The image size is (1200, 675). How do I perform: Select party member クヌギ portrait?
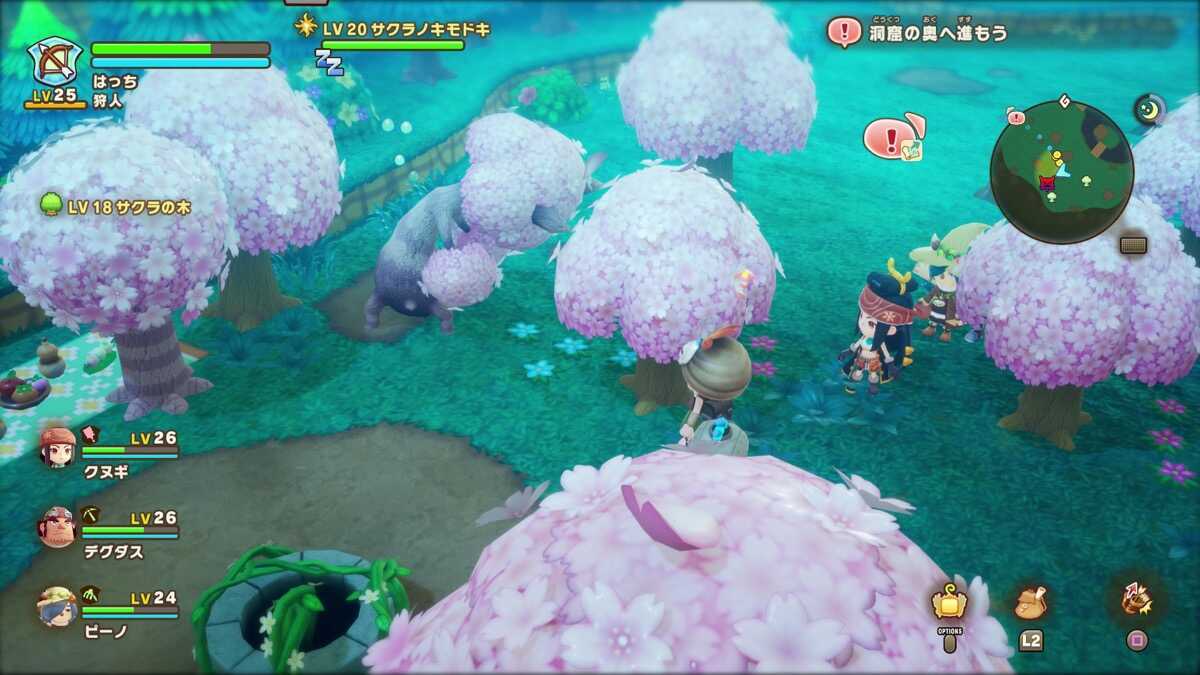pyautogui.click(x=58, y=447)
